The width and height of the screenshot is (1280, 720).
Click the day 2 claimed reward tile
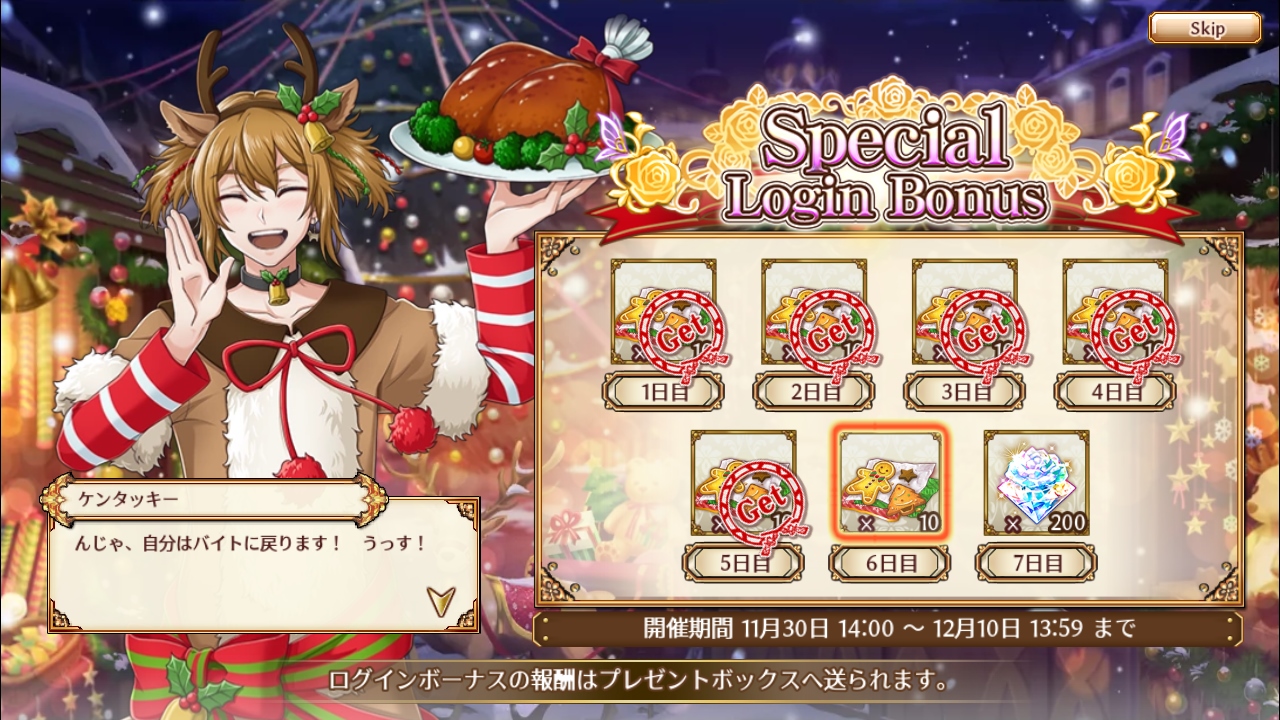(x=814, y=313)
